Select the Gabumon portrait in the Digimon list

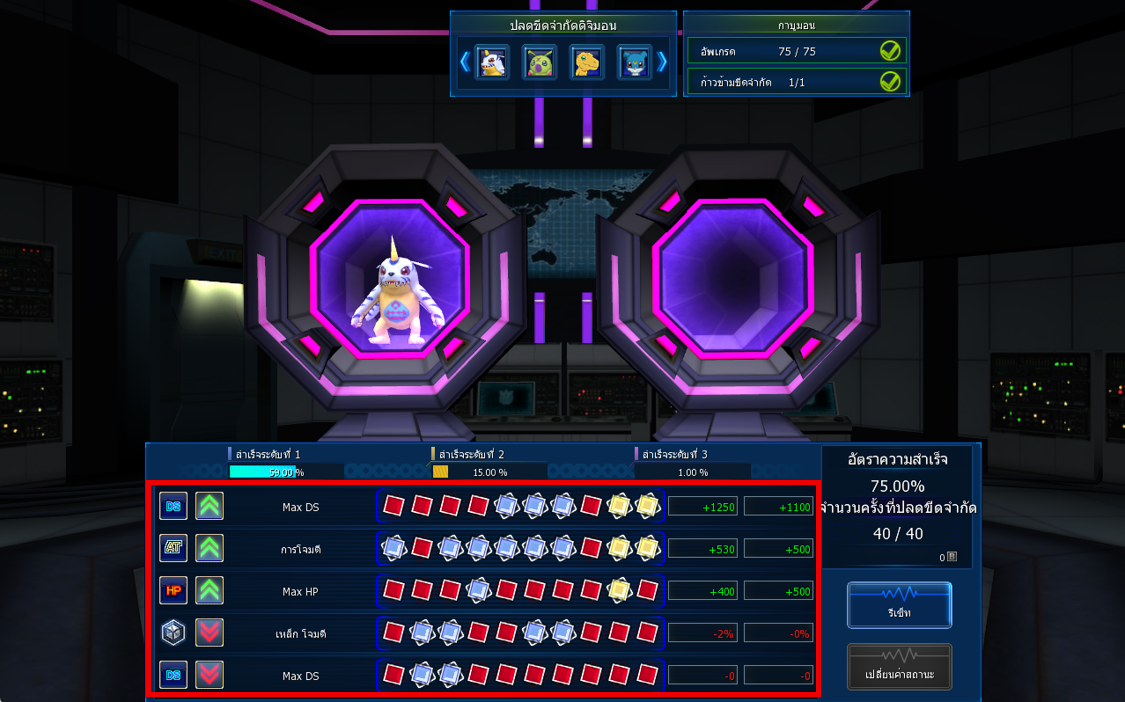[x=492, y=63]
